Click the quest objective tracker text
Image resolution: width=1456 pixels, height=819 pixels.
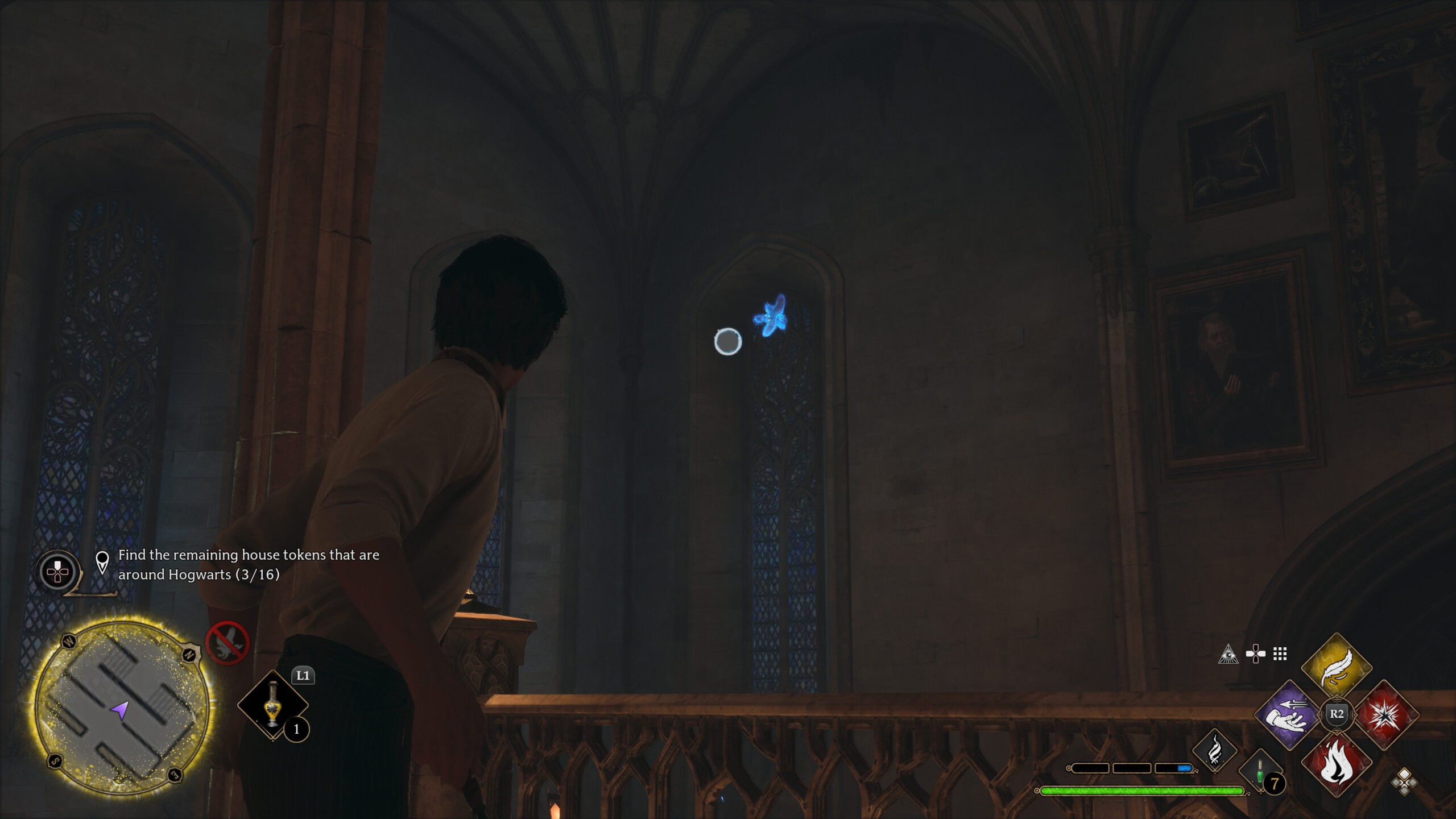tap(249, 564)
